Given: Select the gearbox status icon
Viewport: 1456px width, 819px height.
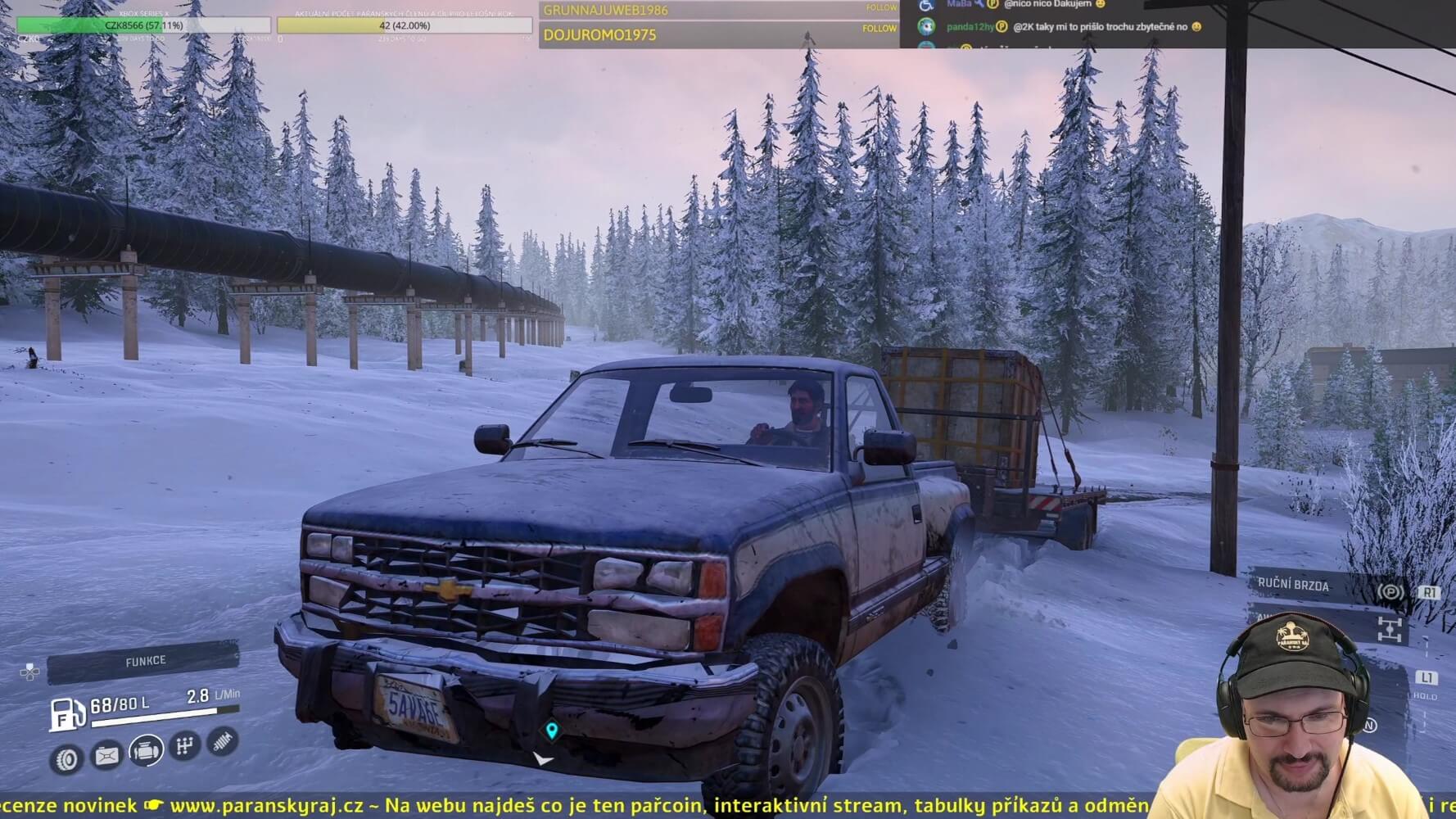Looking at the screenshot, I should point(185,745).
